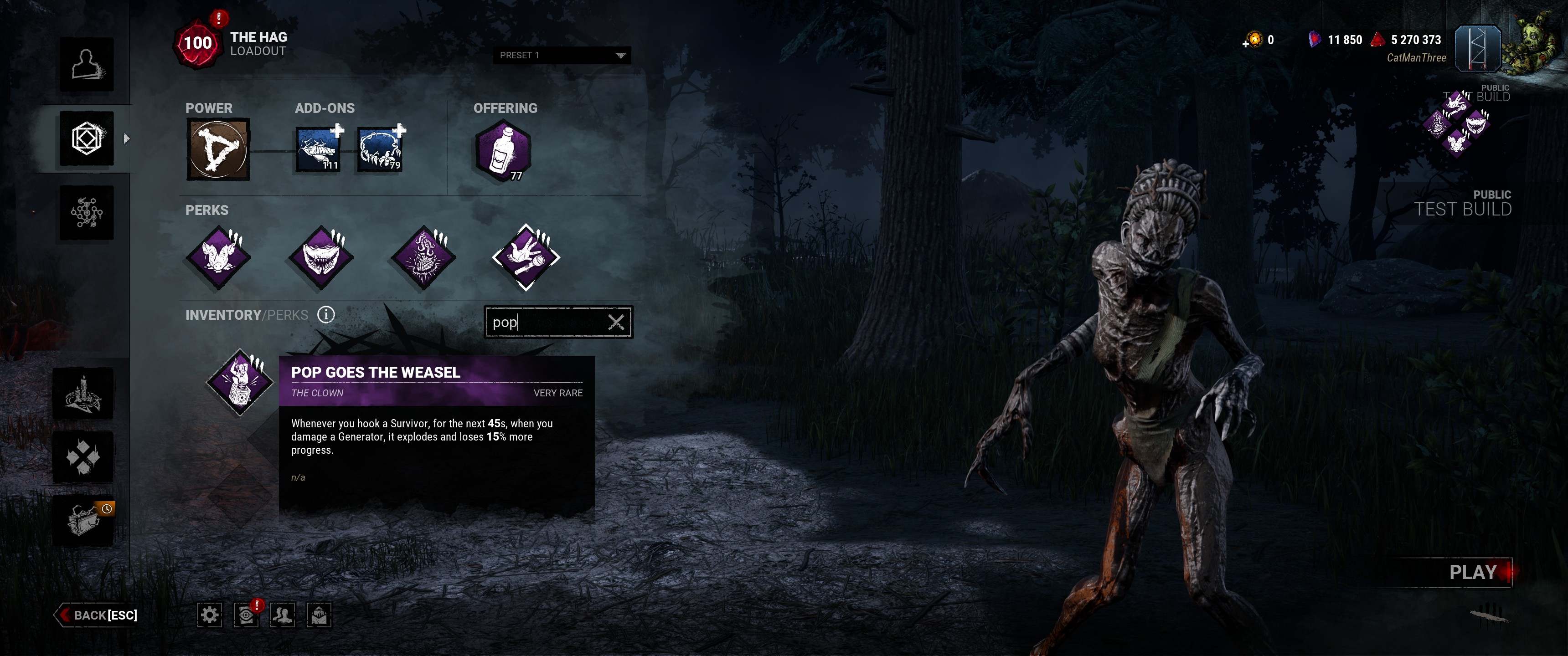Open the character selection tab

tap(87, 65)
